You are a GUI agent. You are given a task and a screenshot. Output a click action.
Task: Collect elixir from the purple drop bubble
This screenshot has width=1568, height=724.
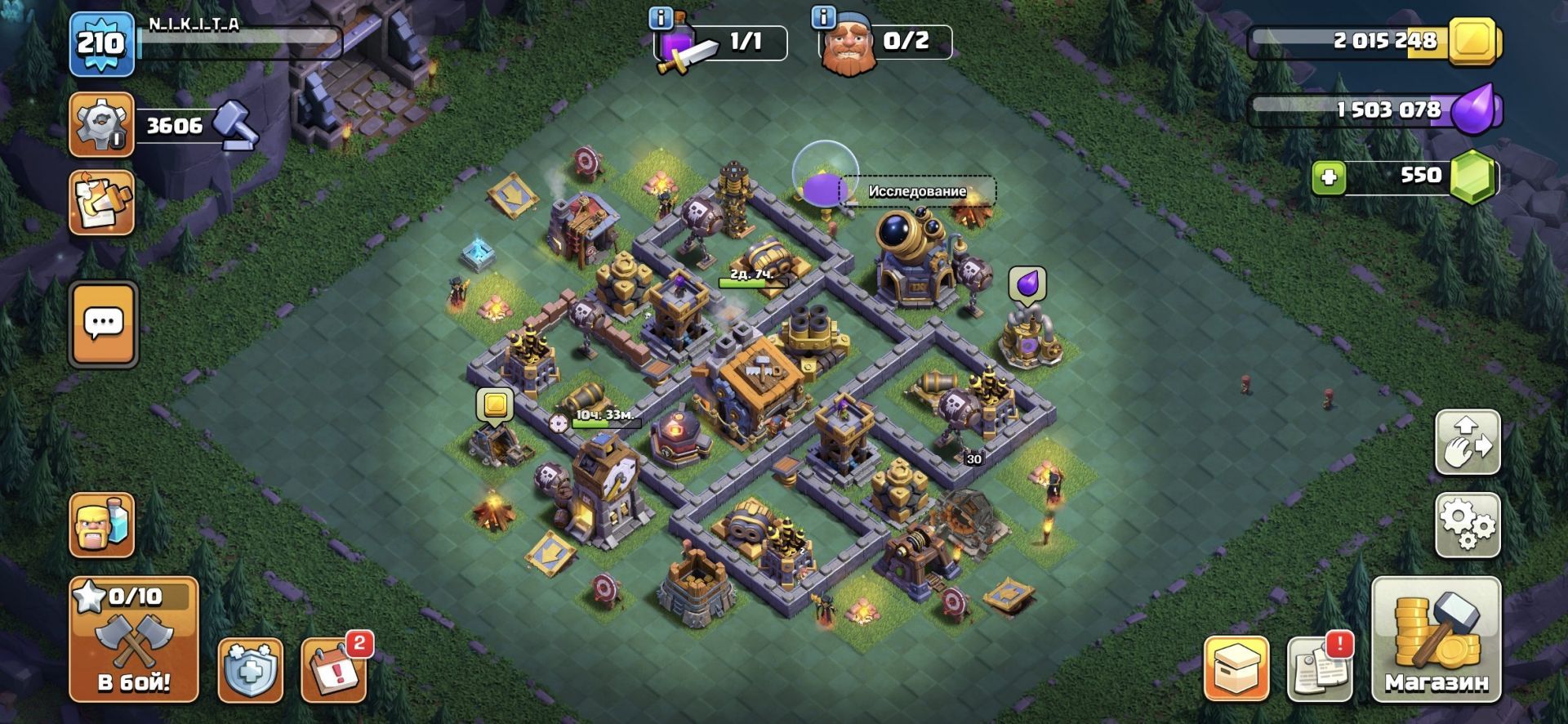click(1027, 284)
